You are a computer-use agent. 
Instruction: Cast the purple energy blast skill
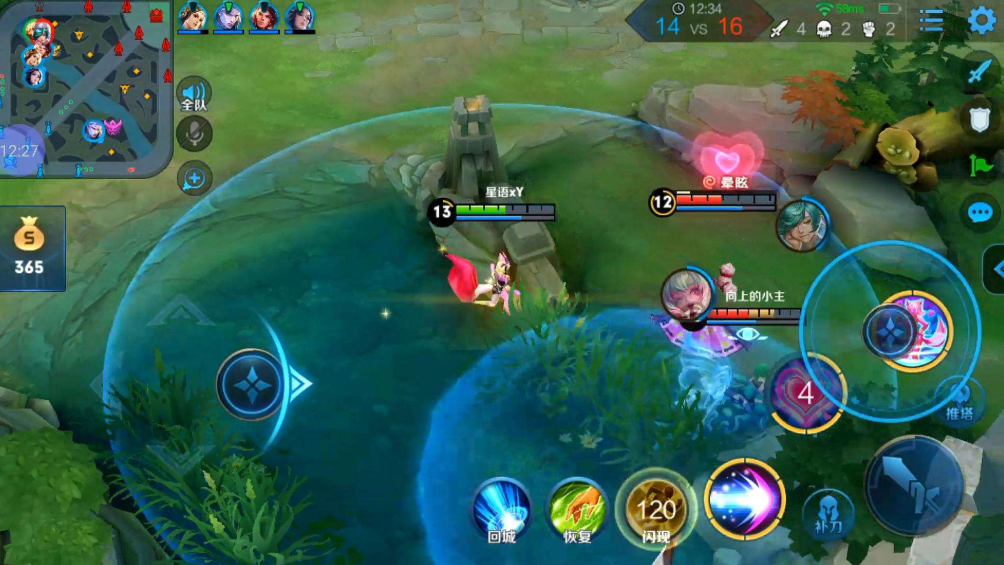pos(745,498)
